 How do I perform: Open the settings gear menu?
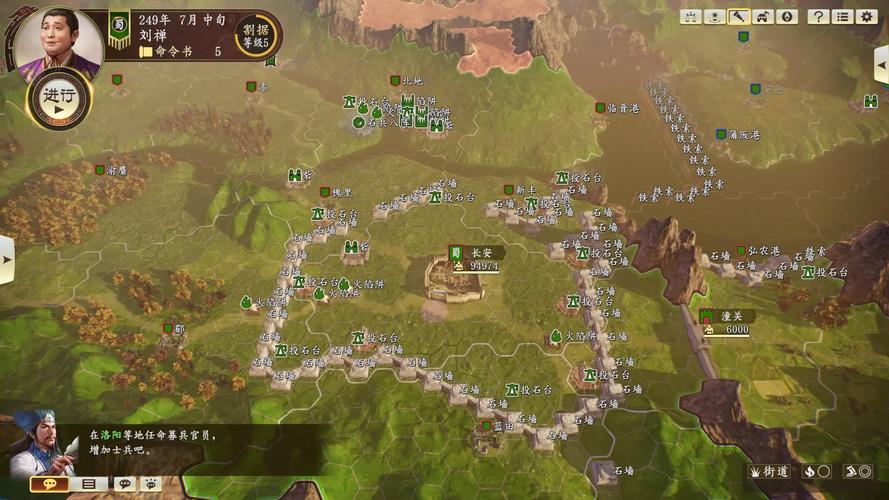(x=866, y=17)
